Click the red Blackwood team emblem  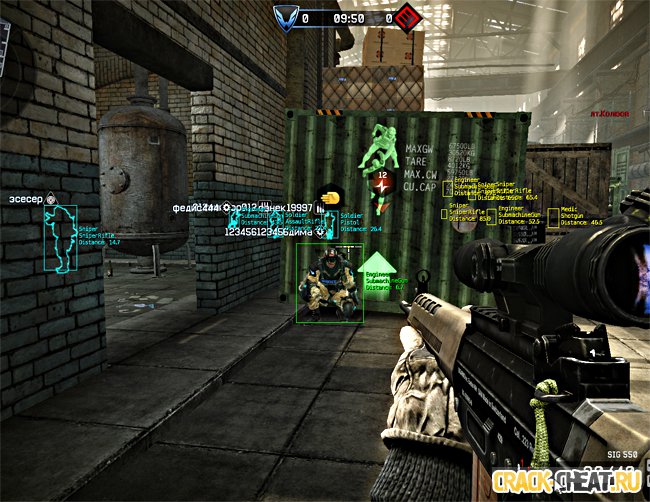[x=407, y=18]
